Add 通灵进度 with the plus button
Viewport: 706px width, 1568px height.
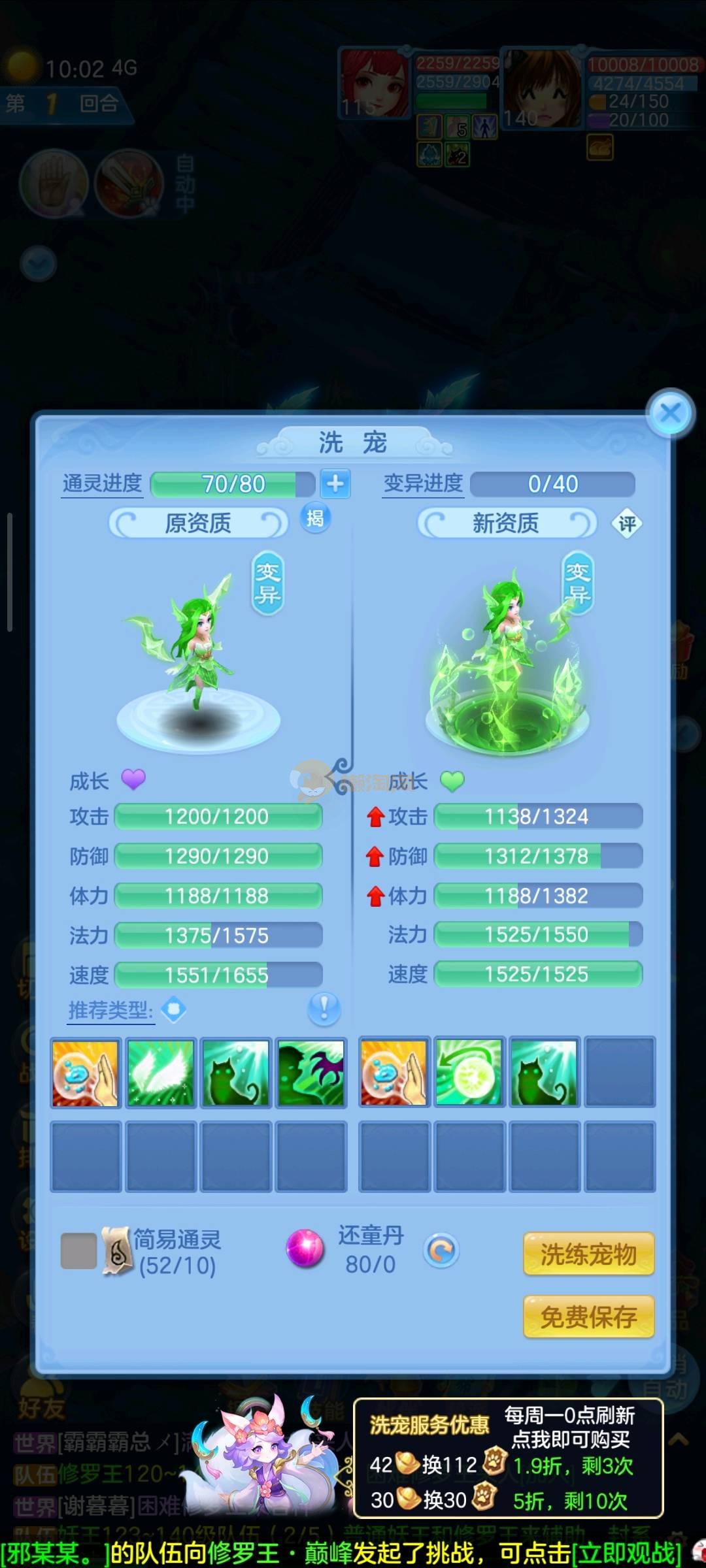pyautogui.click(x=335, y=484)
